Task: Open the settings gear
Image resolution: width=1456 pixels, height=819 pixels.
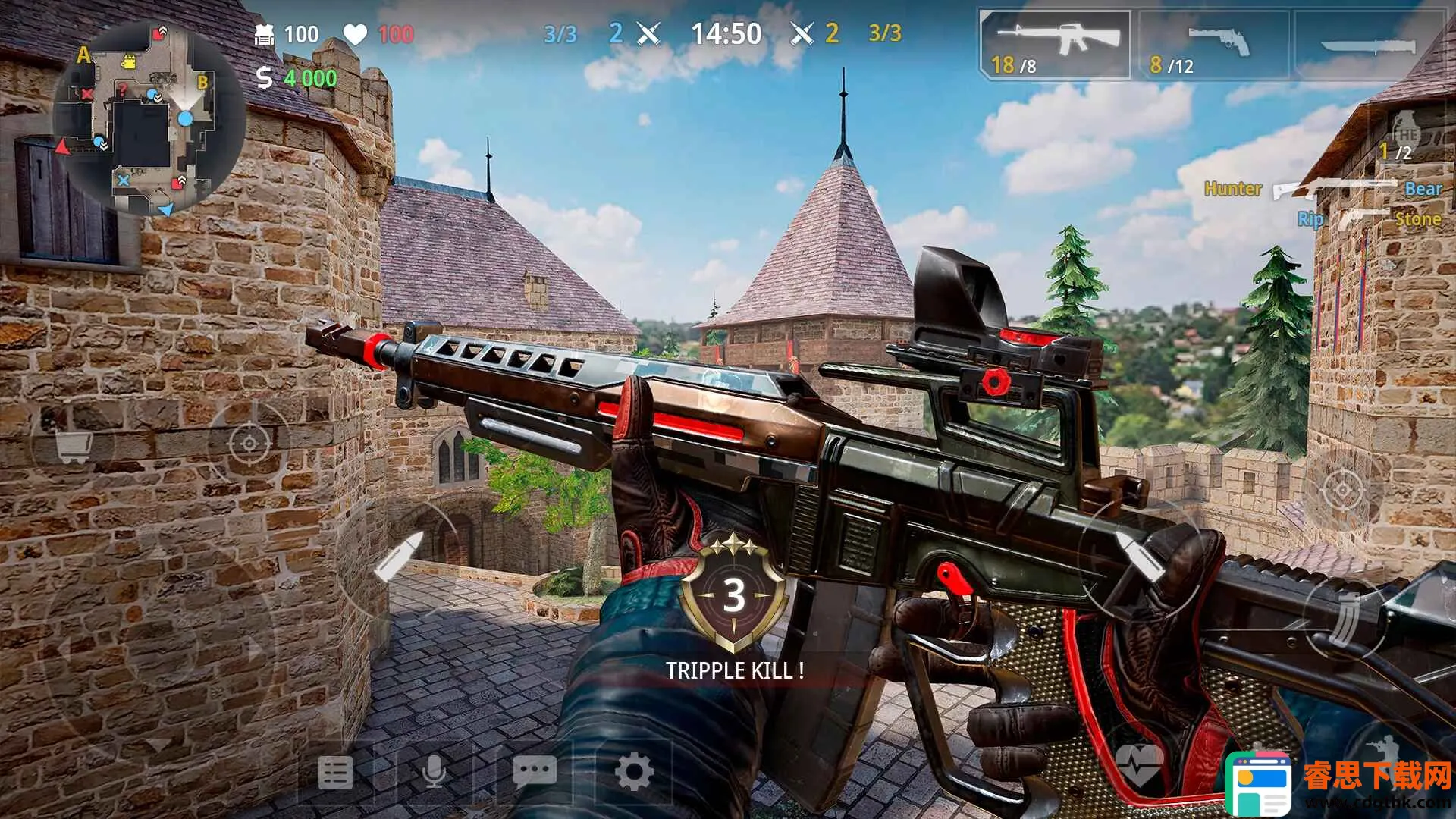Action: [x=634, y=773]
